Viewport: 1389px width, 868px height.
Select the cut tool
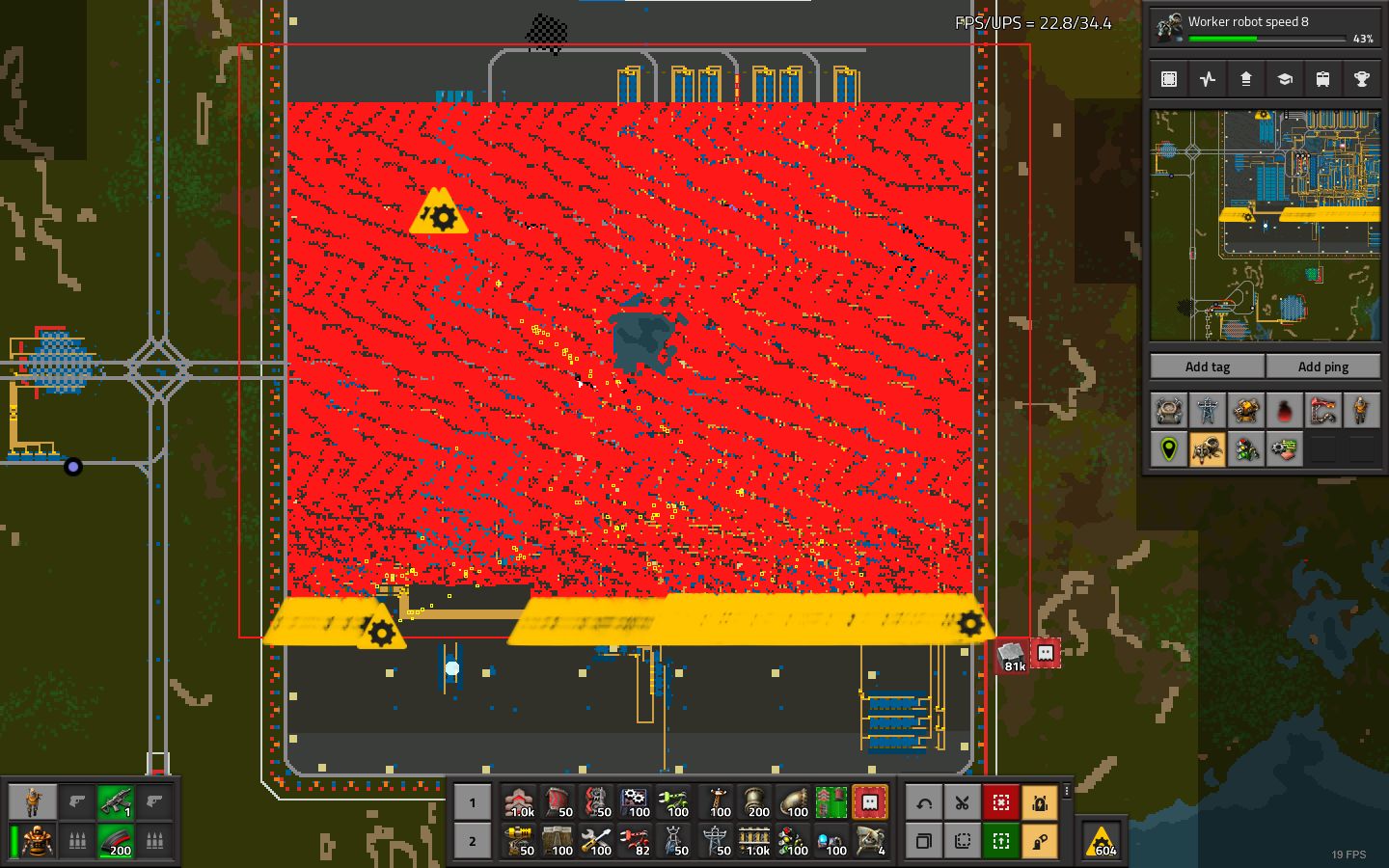pos(962,802)
